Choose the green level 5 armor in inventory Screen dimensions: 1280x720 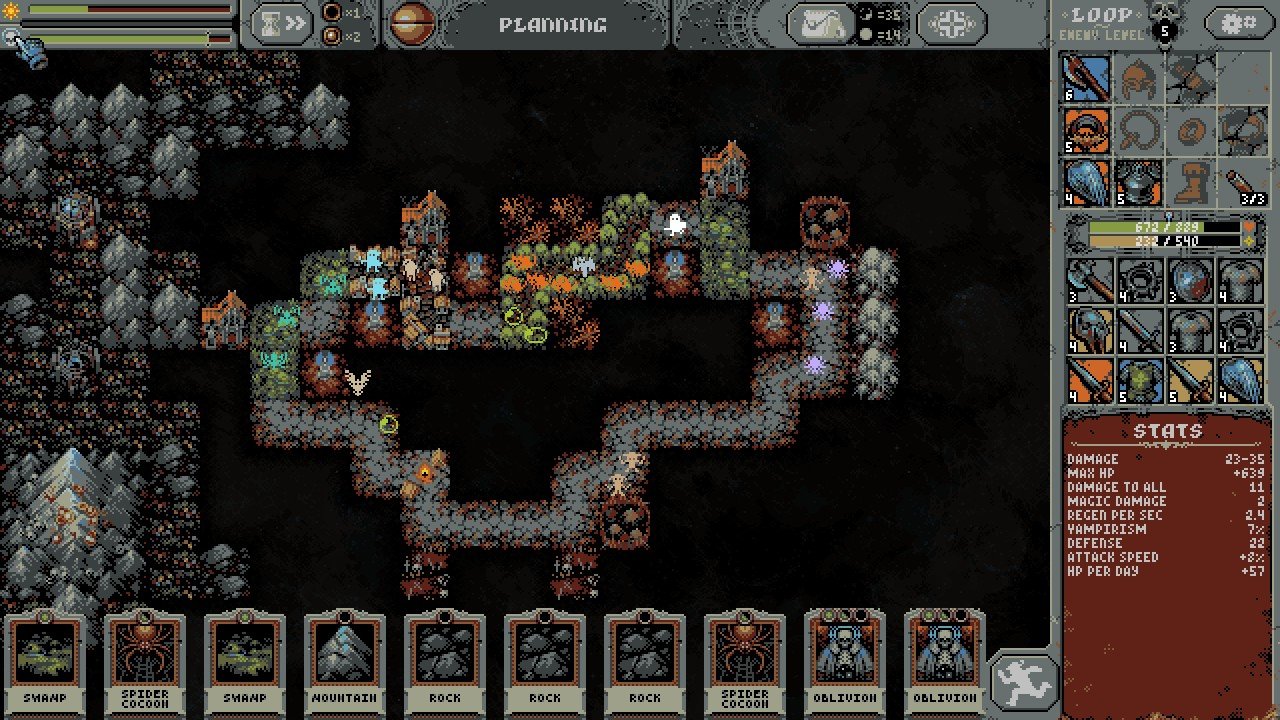1140,382
